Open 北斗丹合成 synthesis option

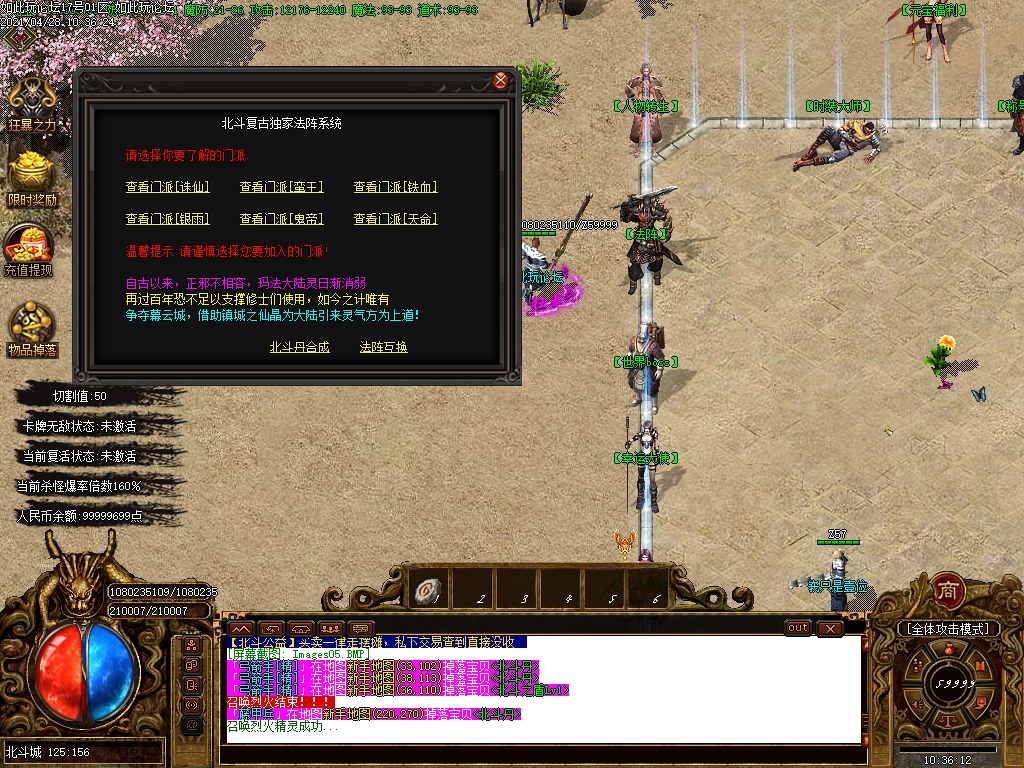[299, 348]
